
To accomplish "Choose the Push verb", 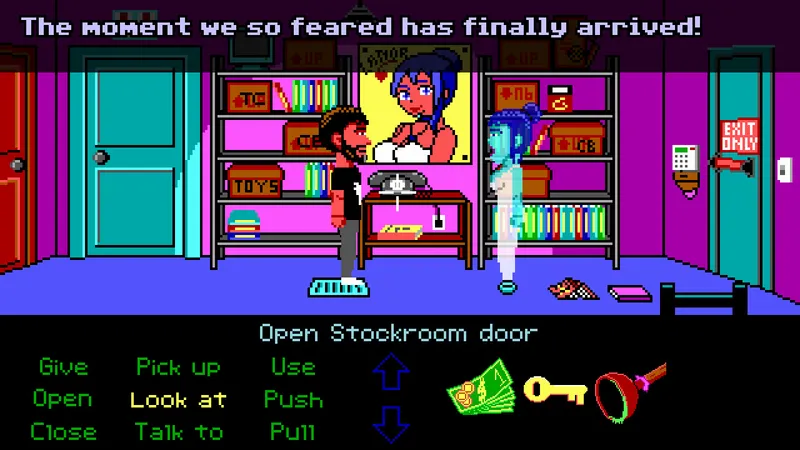I will point(293,399).
